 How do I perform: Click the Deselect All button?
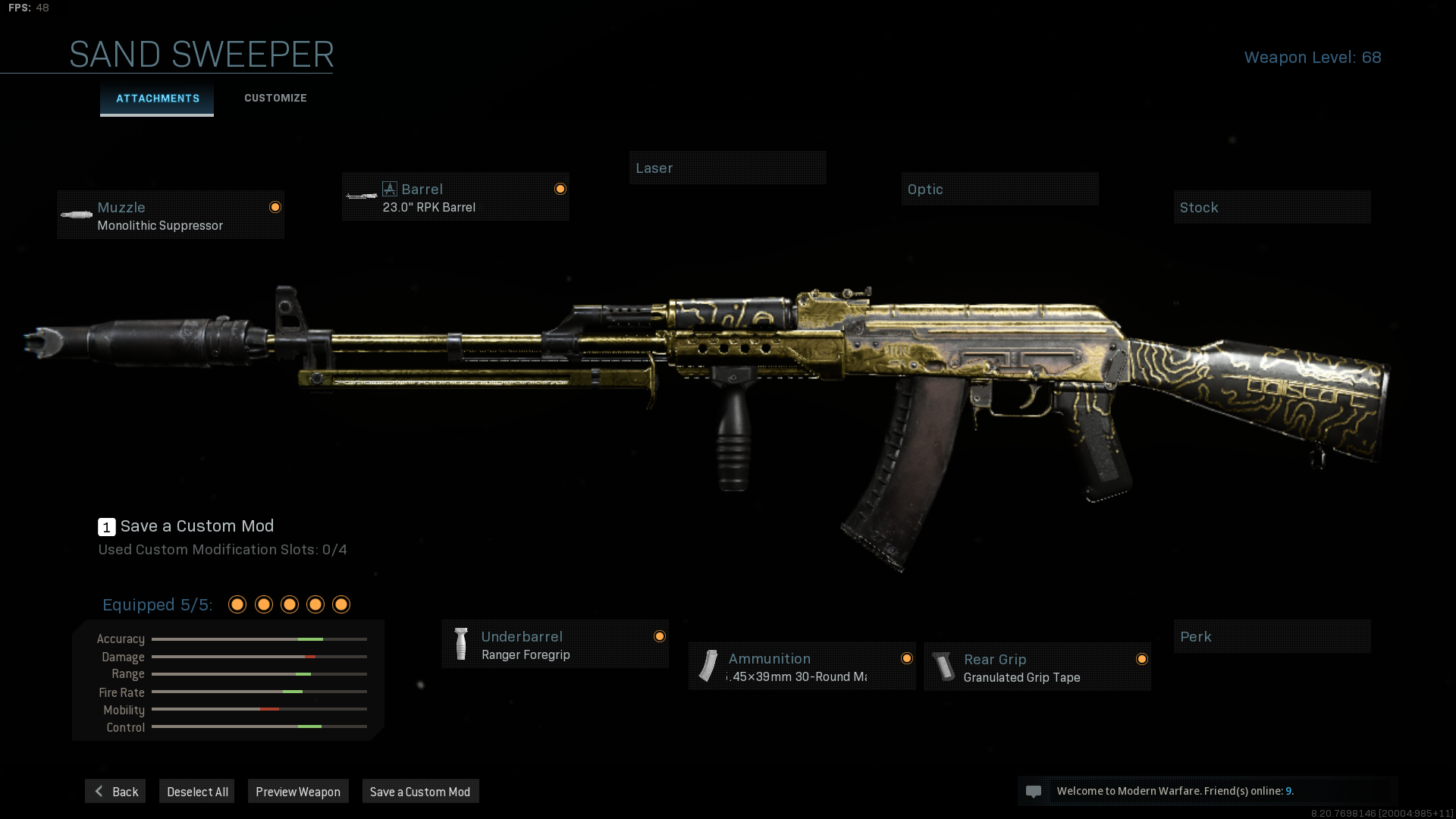tap(196, 791)
